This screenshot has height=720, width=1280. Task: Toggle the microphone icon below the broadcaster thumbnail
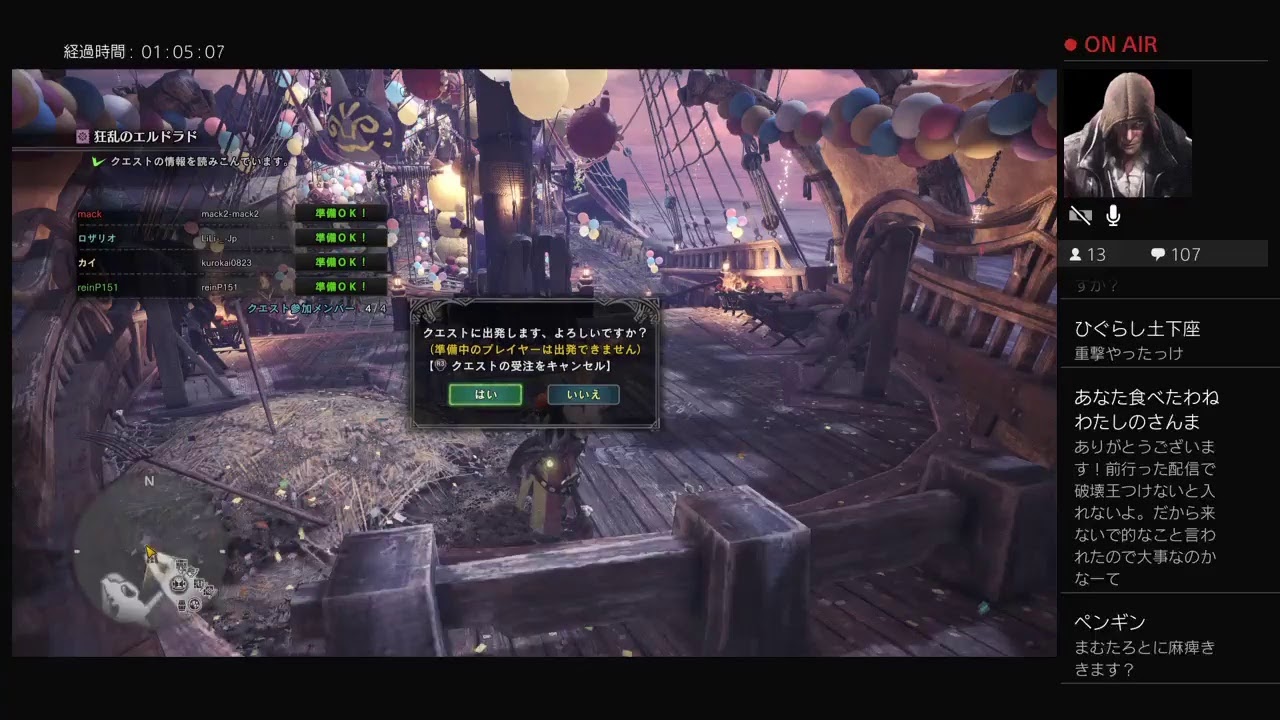point(1112,214)
